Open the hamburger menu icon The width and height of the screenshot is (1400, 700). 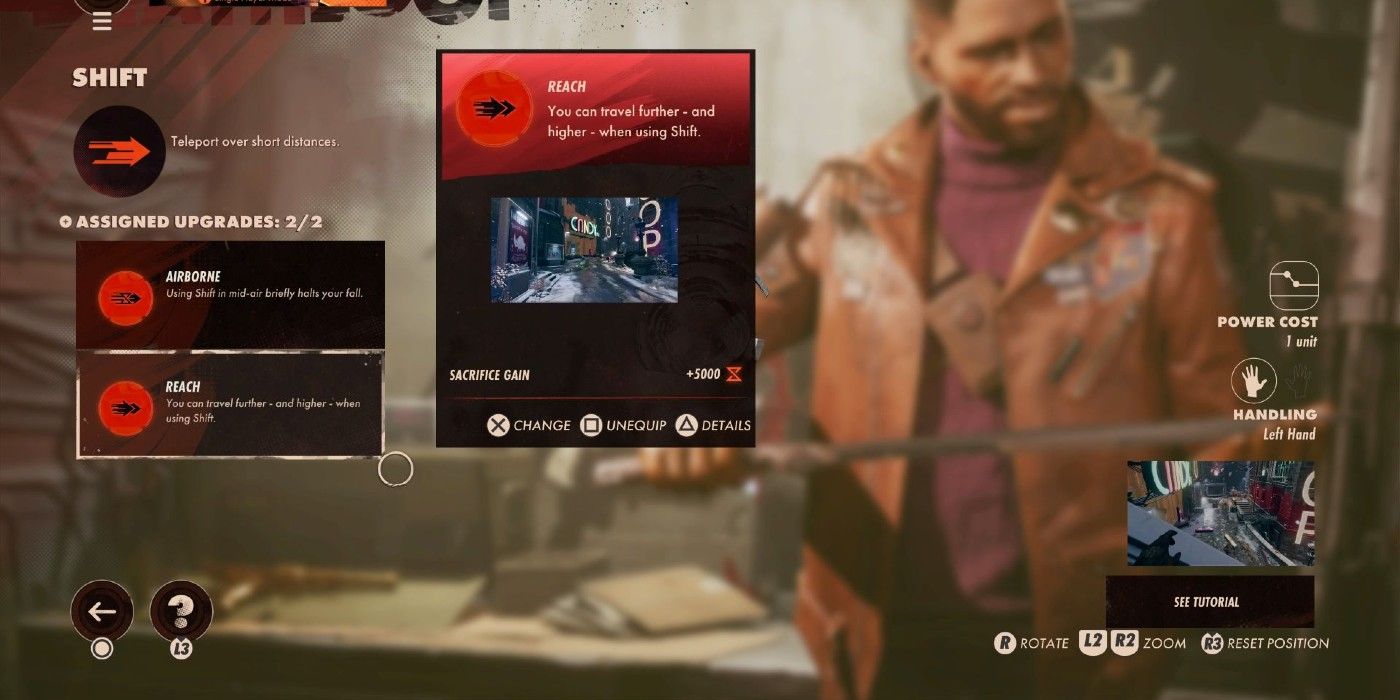(102, 22)
